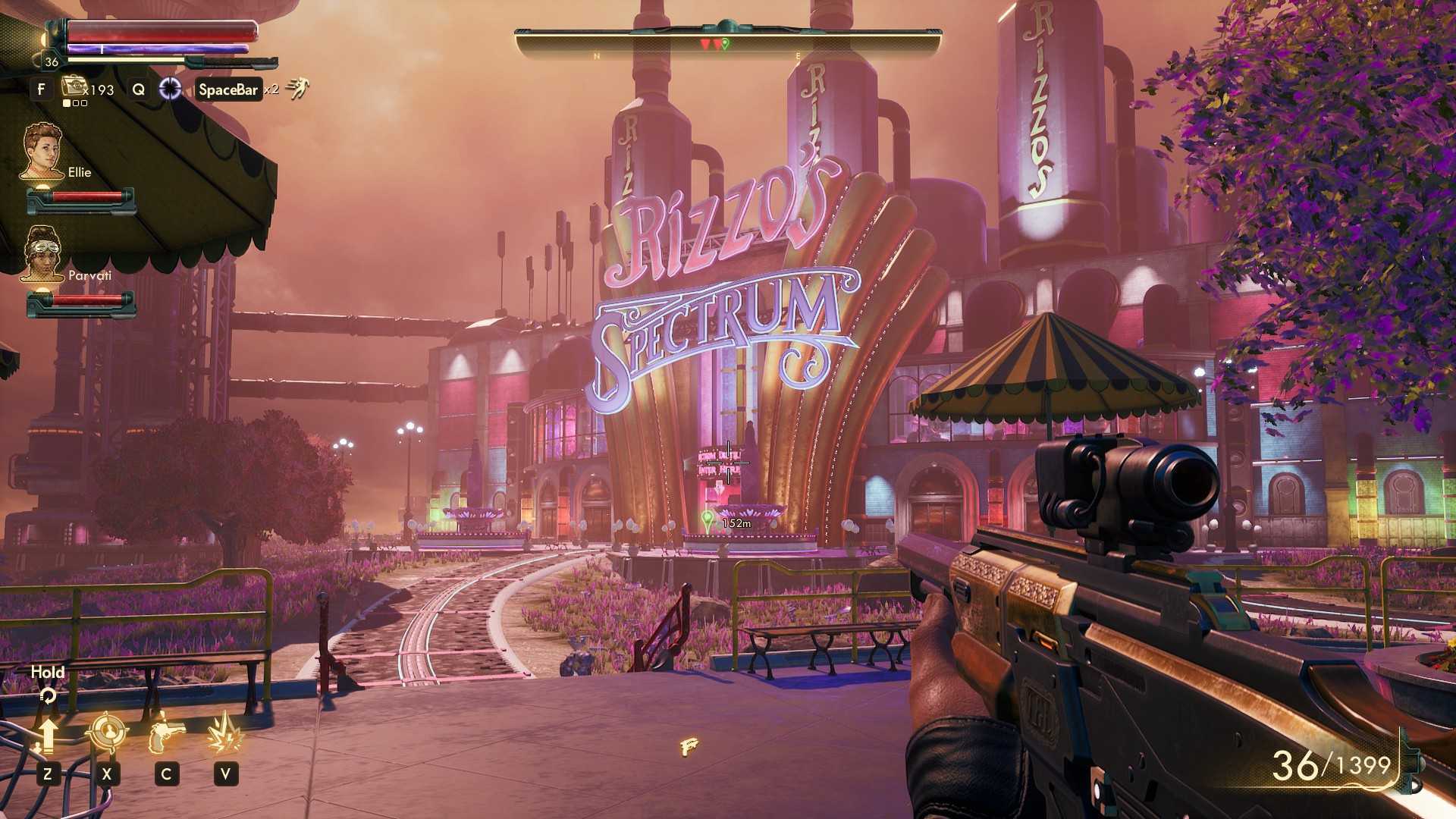The width and height of the screenshot is (1456, 819).
Task: Select Ellie's companion portrait
Action: point(42,151)
